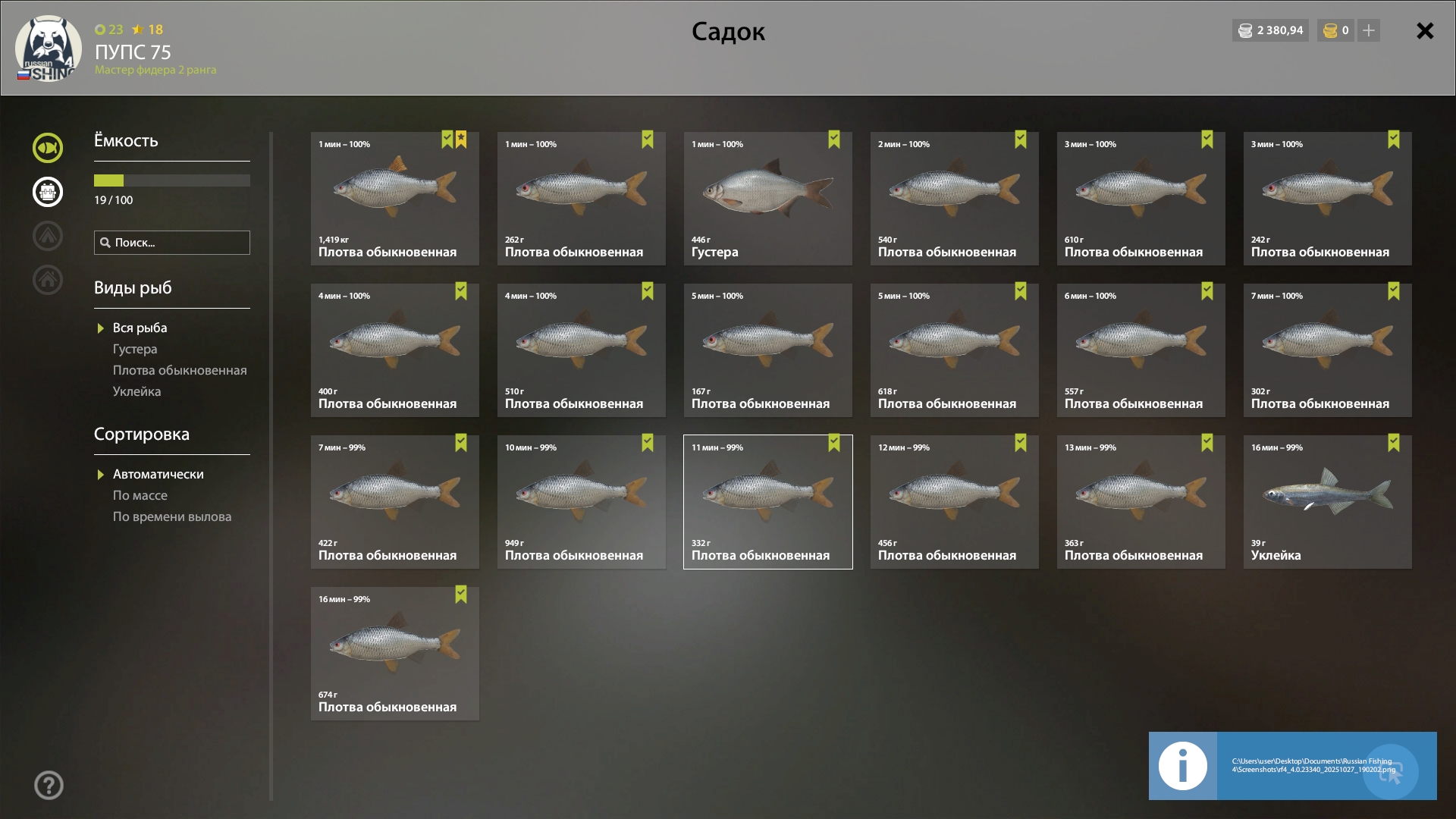Image resolution: width=1456 pixels, height=819 pixels.
Task: Switch to the fish icon tab
Action: pos(48,148)
